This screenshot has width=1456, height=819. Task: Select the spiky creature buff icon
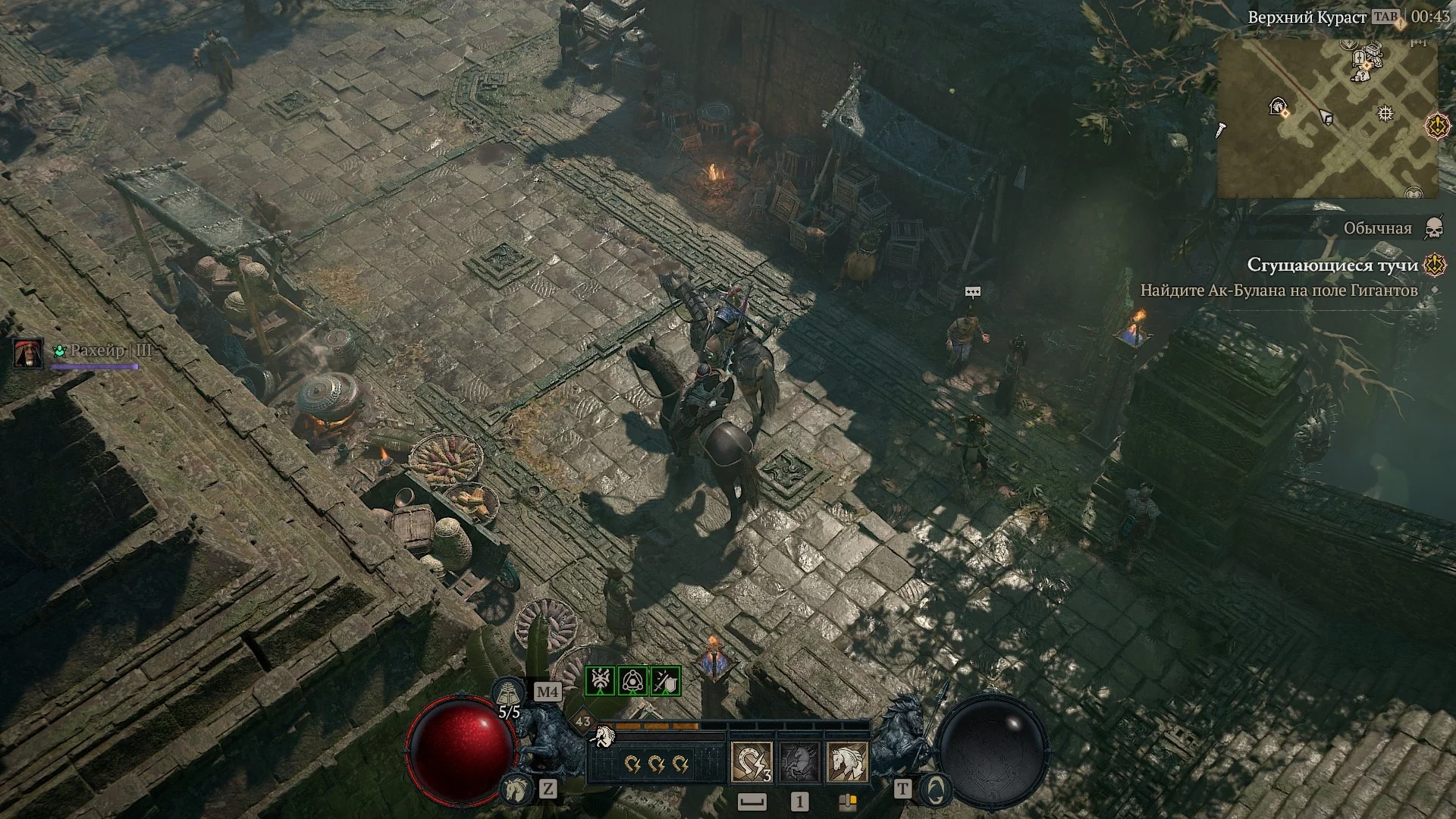[x=600, y=681]
